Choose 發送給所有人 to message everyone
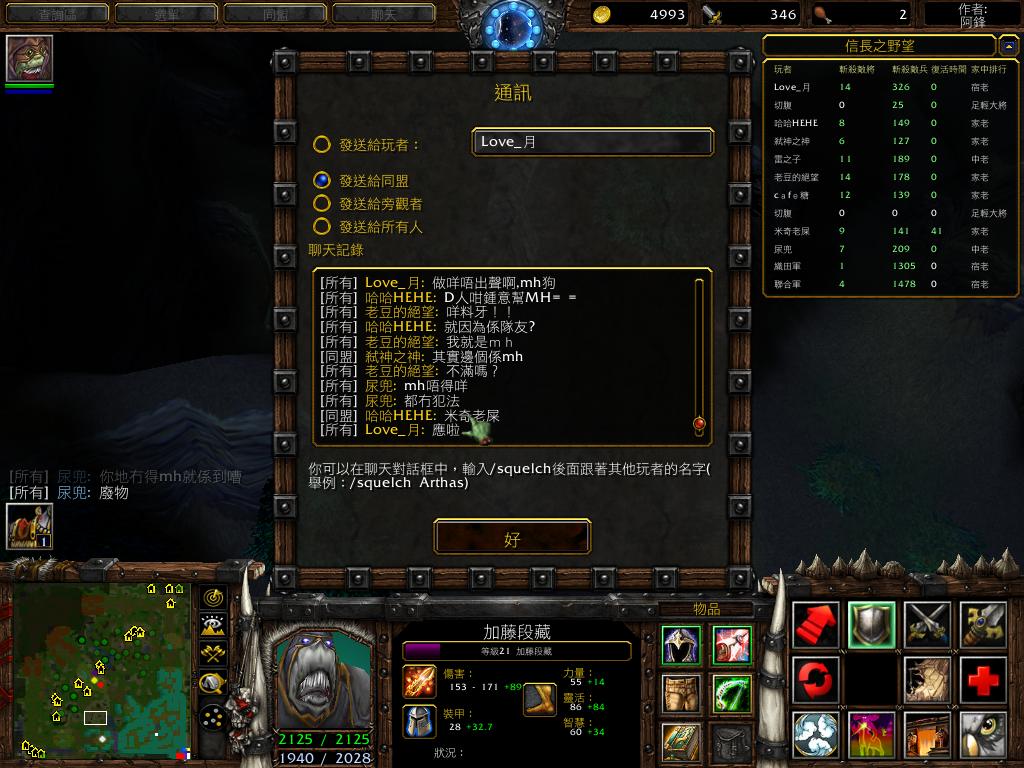The width and height of the screenshot is (1024, 768). (321, 227)
